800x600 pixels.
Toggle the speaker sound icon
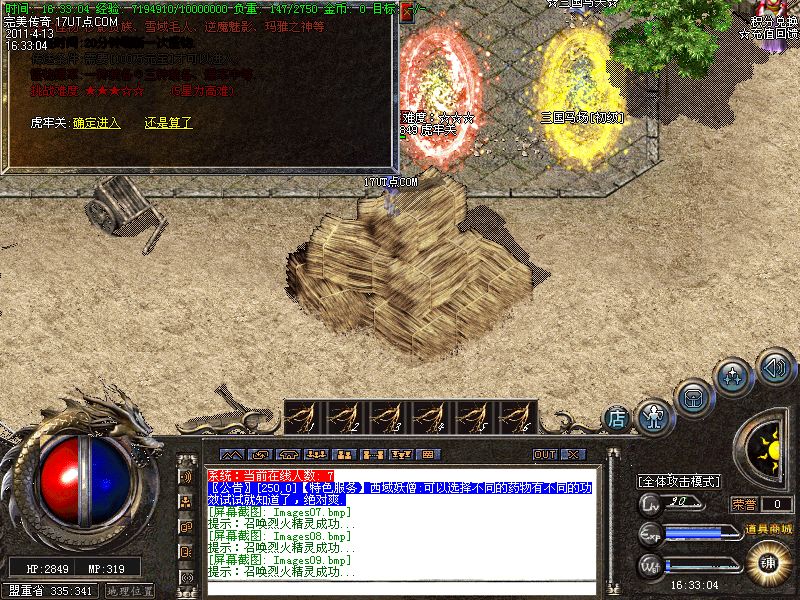point(774,364)
